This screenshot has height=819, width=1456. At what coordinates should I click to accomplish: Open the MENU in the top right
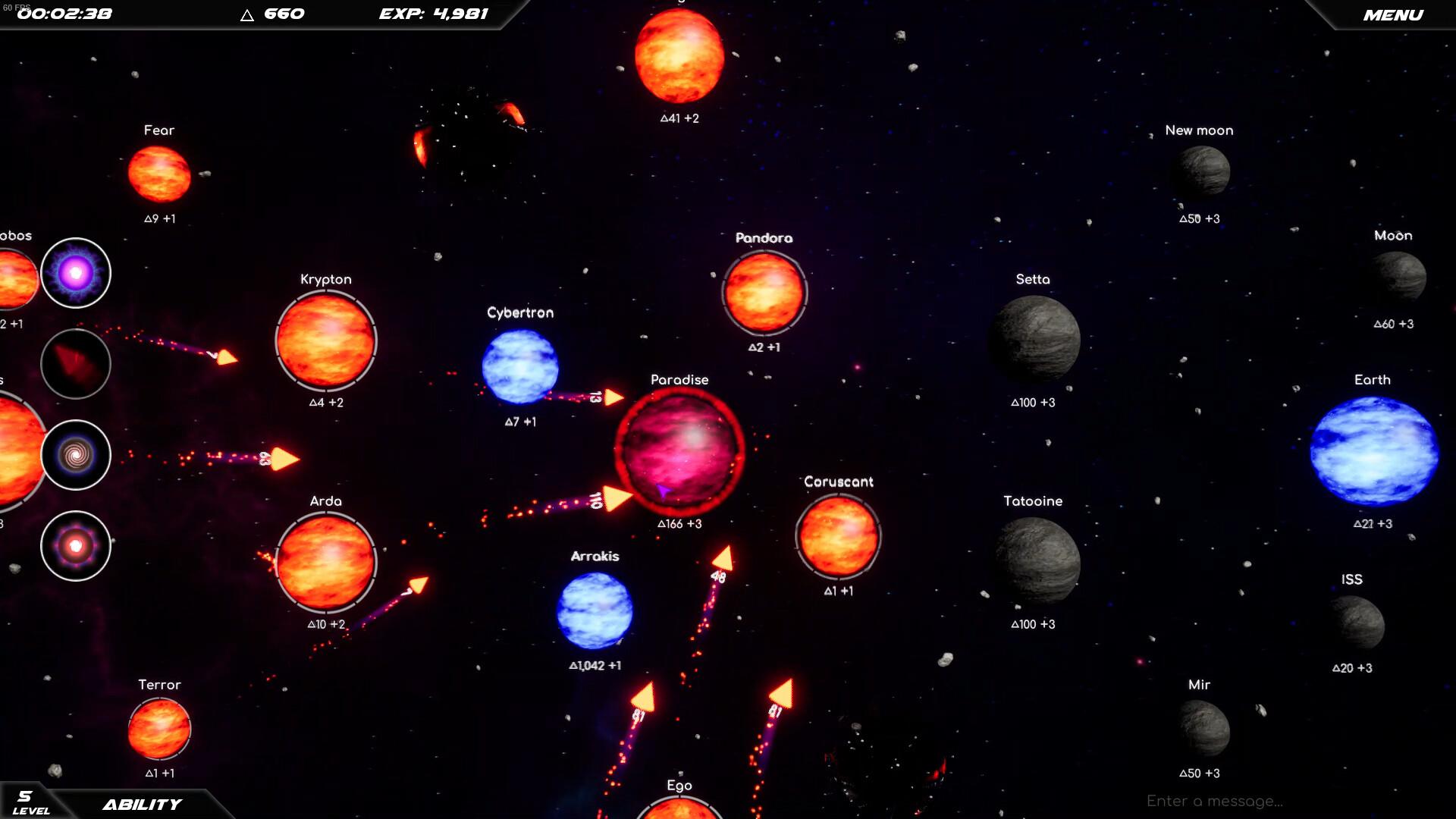(x=1395, y=14)
